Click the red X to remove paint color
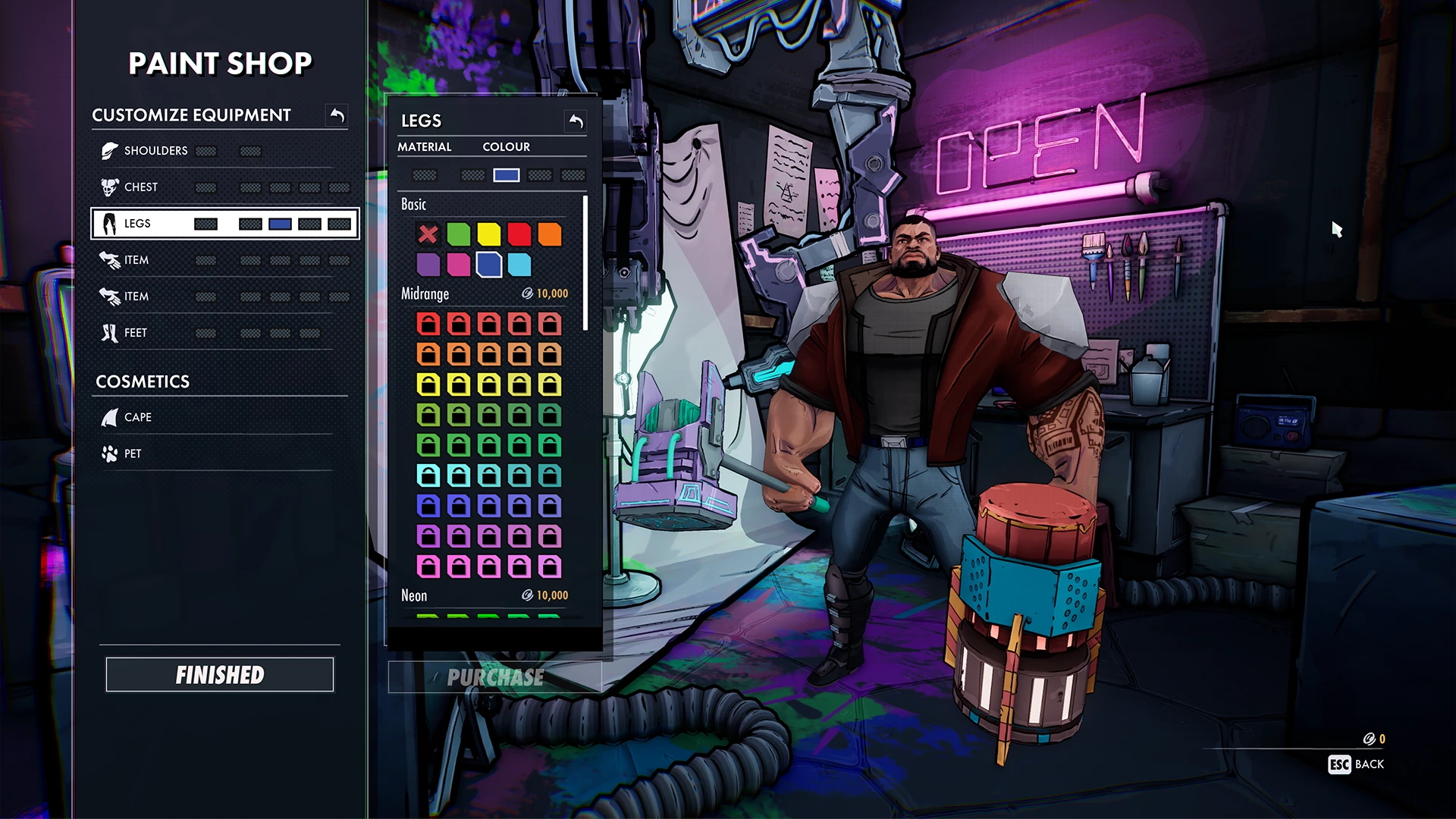Image resolution: width=1456 pixels, height=819 pixels. (427, 234)
